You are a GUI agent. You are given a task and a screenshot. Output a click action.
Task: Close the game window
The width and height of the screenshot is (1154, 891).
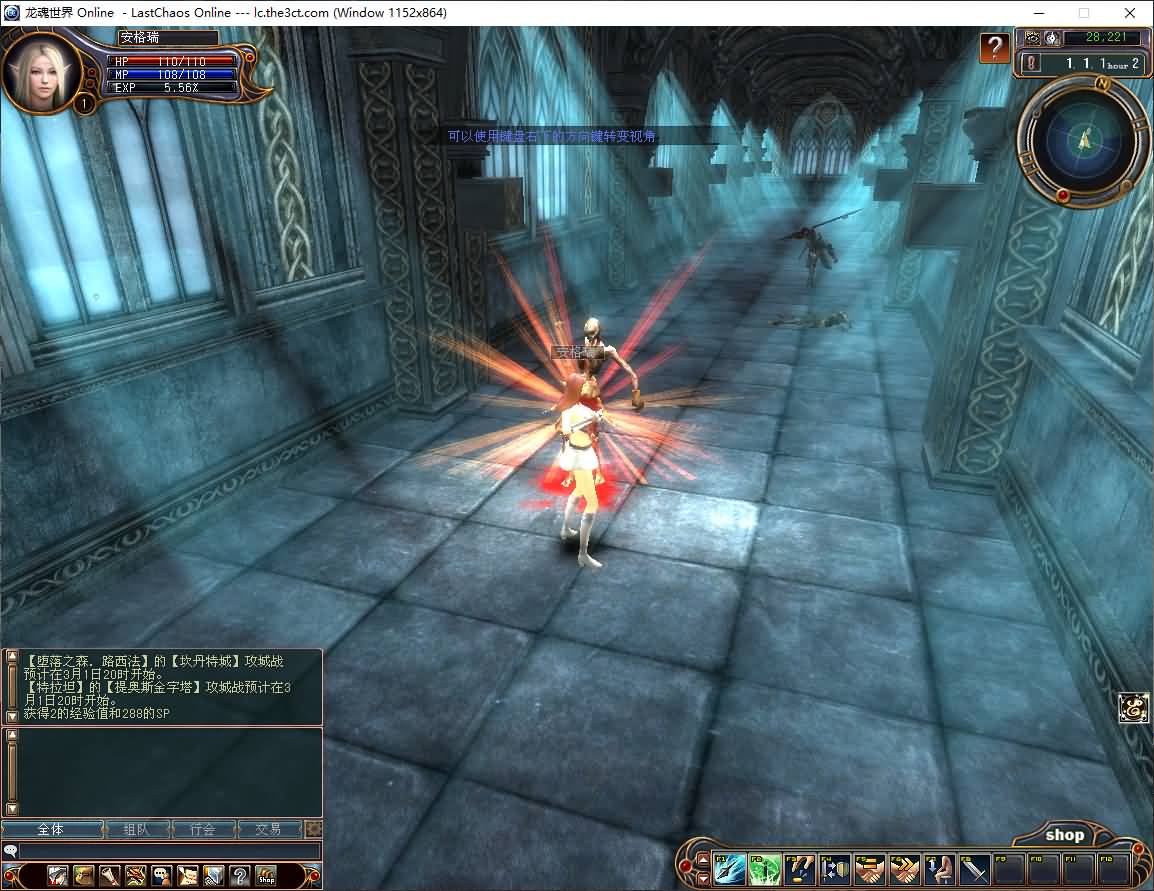[1129, 13]
